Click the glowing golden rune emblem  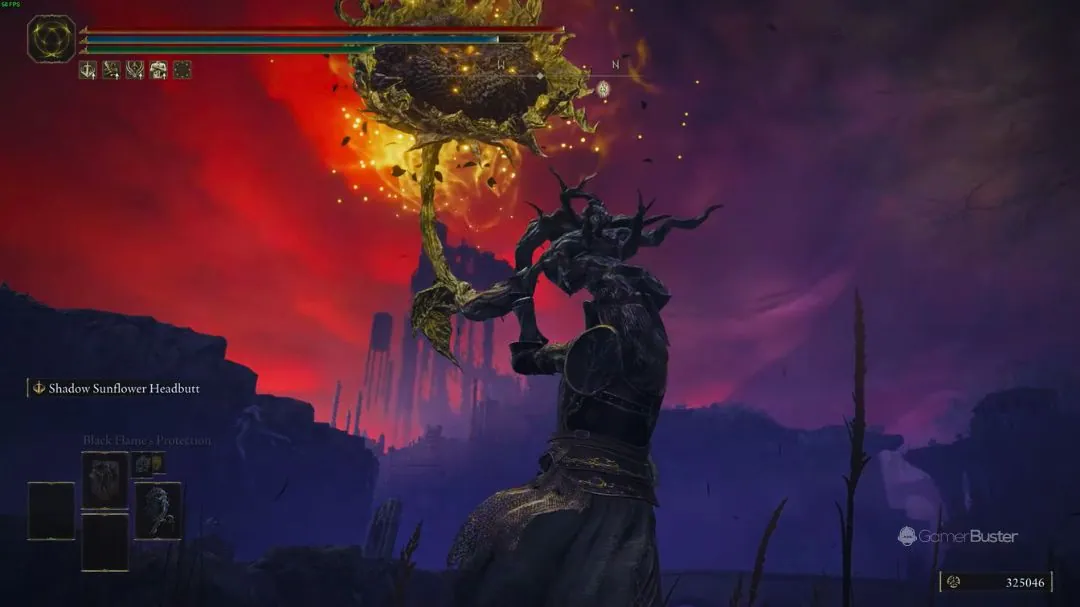click(x=51, y=39)
